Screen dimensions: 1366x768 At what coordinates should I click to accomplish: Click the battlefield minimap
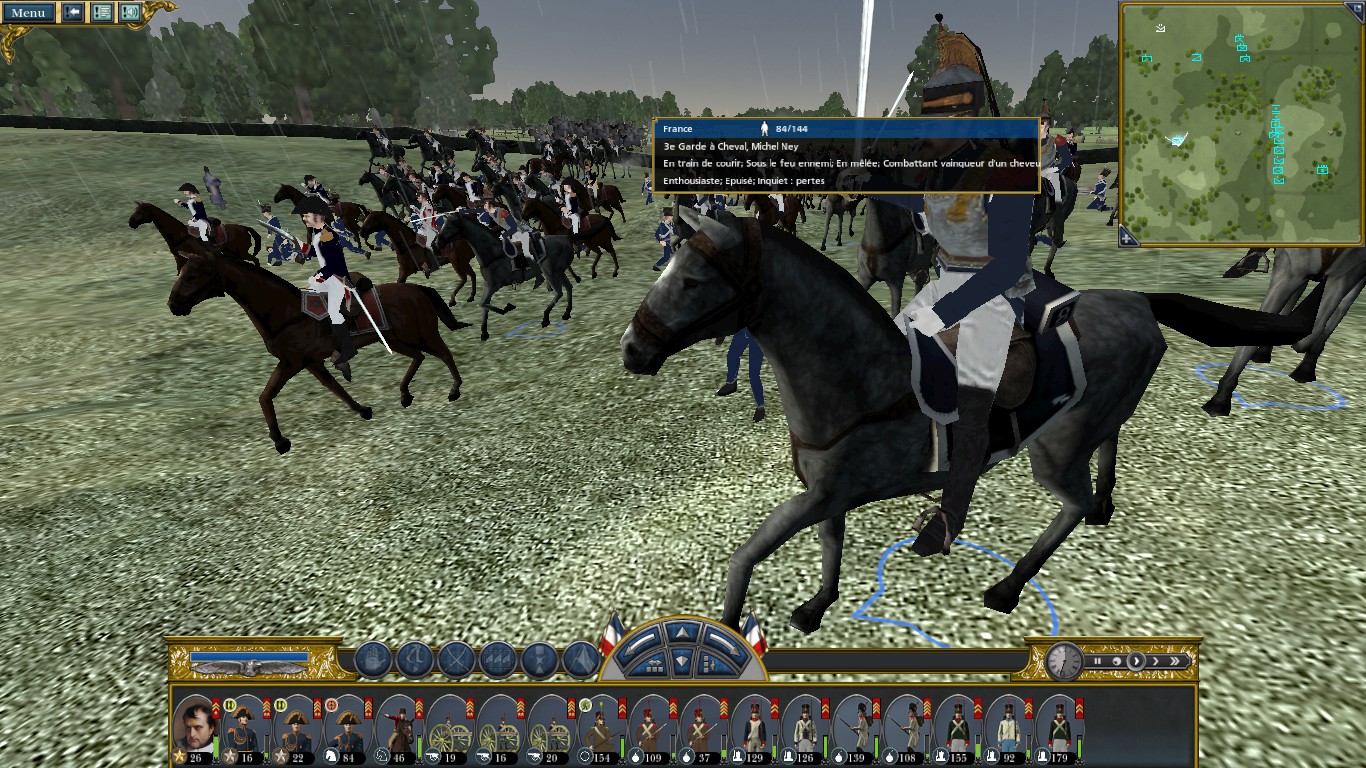click(1238, 122)
